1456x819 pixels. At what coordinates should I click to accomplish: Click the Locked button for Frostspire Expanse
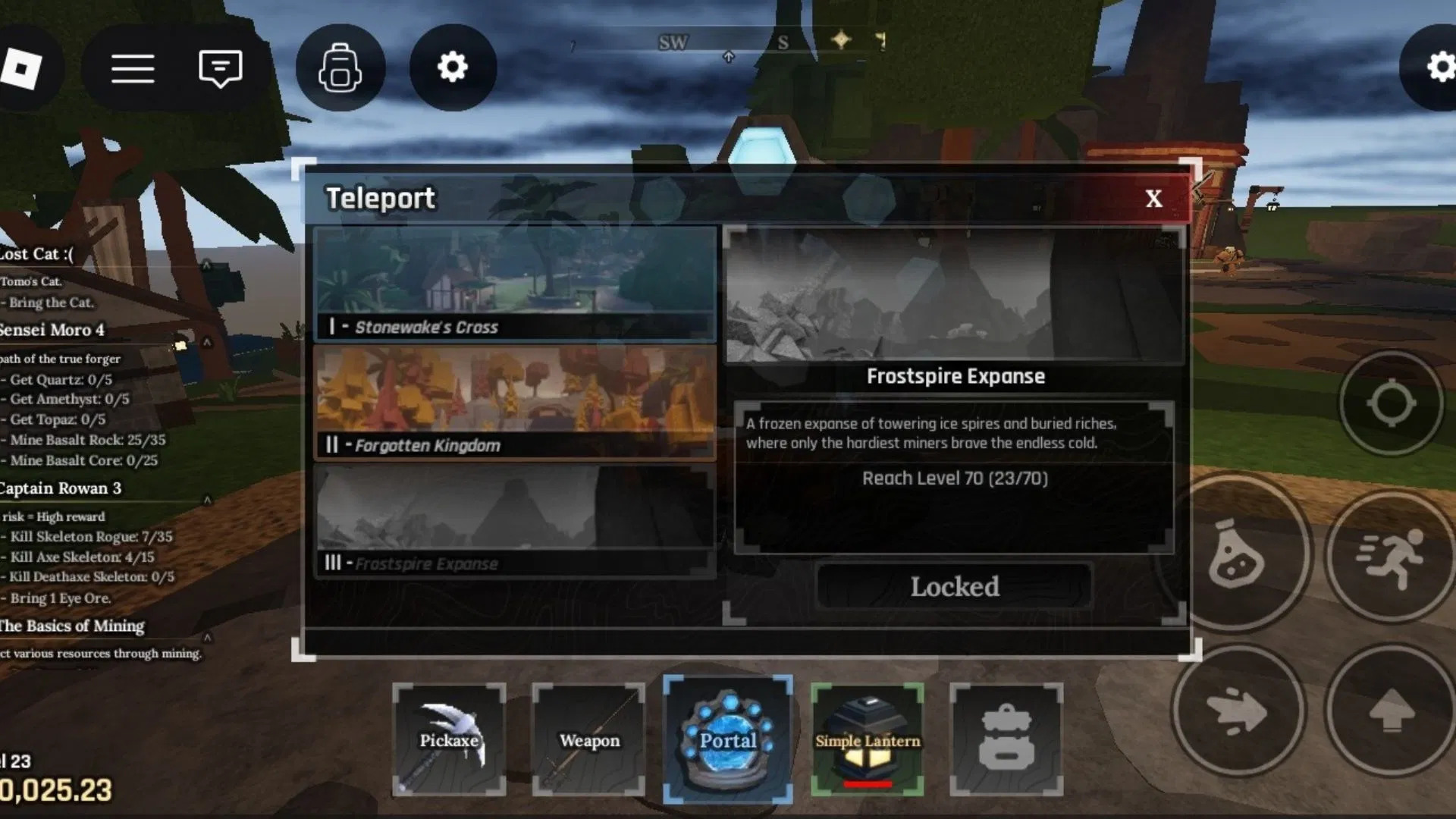[955, 586]
